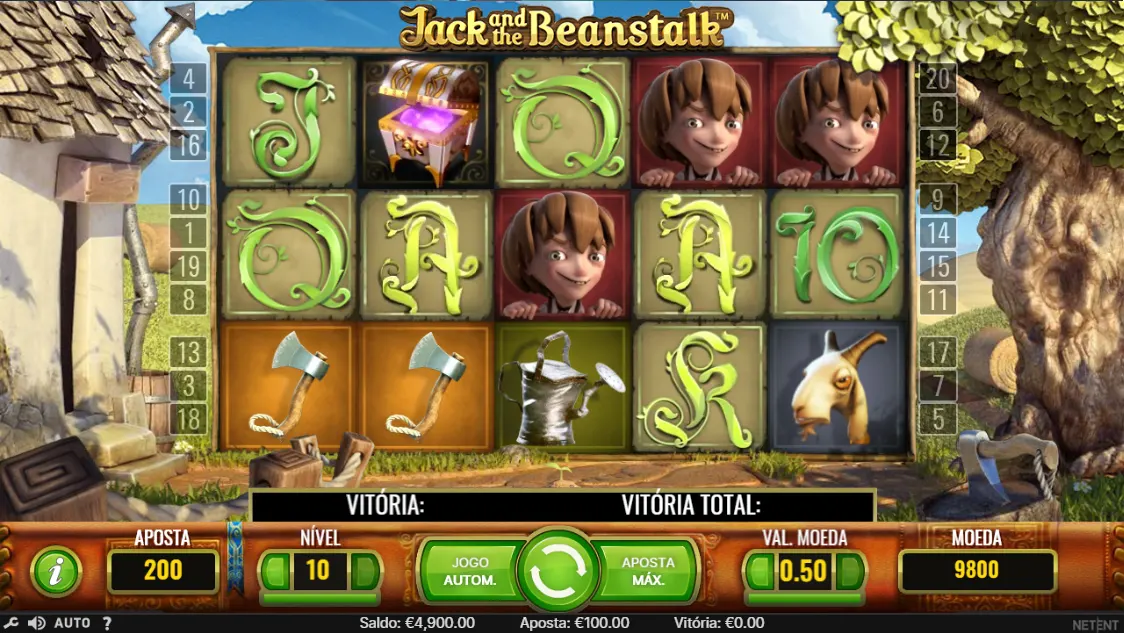Viewport: 1124px width, 633px height.
Task: Toggle the speaker sound icon
Action: (x=37, y=623)
